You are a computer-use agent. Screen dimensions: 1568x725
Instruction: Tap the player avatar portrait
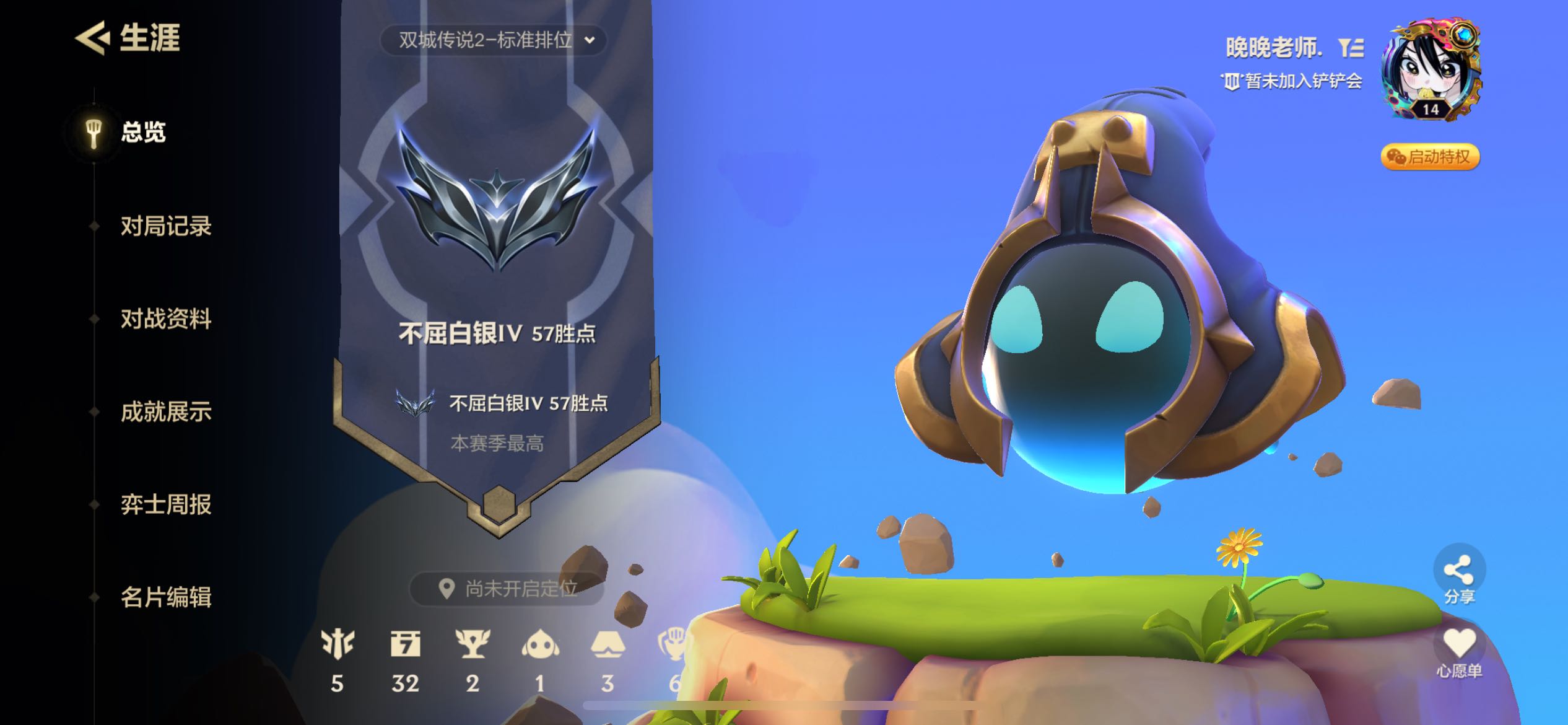coord(1430,68)
